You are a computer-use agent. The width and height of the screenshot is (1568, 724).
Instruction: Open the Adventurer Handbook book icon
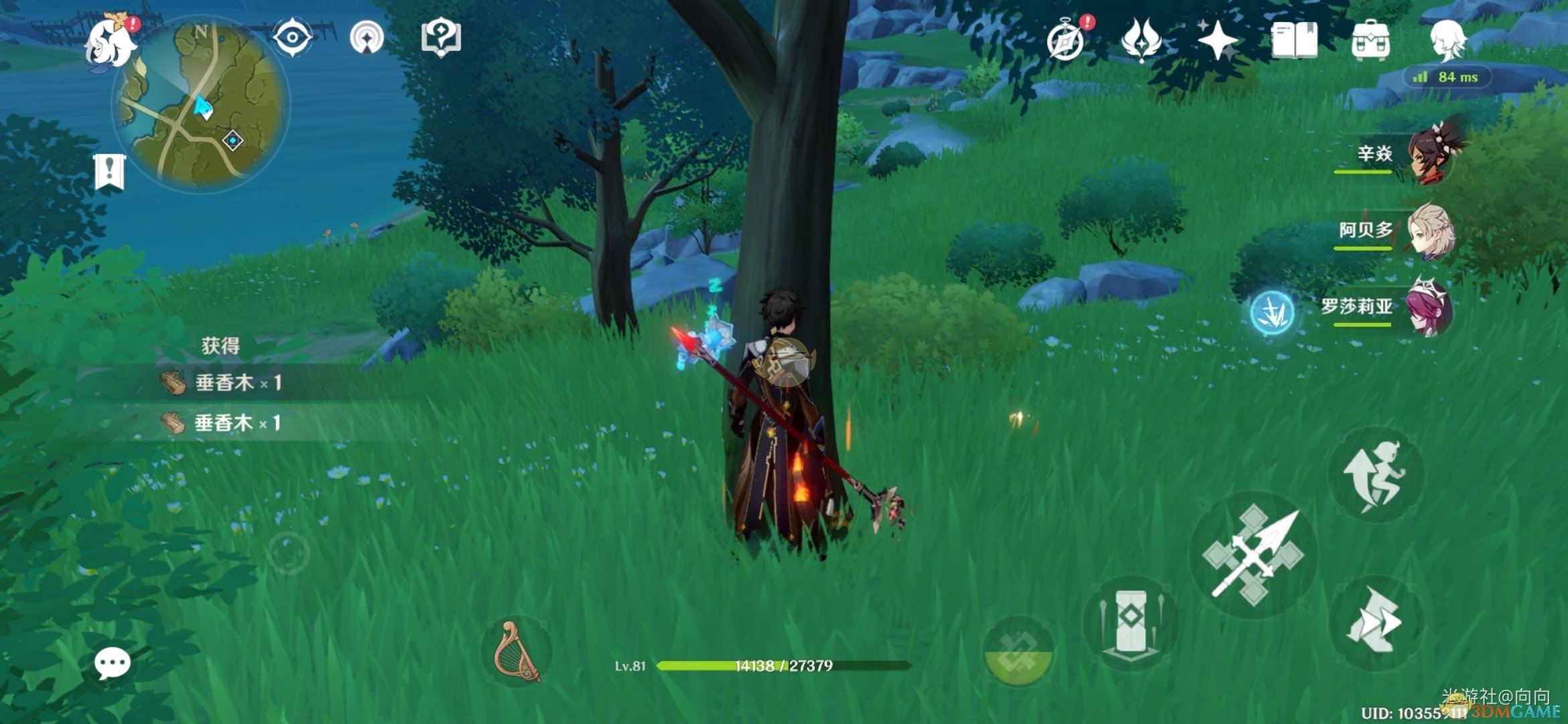pyautogui.click(x=1294, y=40)
